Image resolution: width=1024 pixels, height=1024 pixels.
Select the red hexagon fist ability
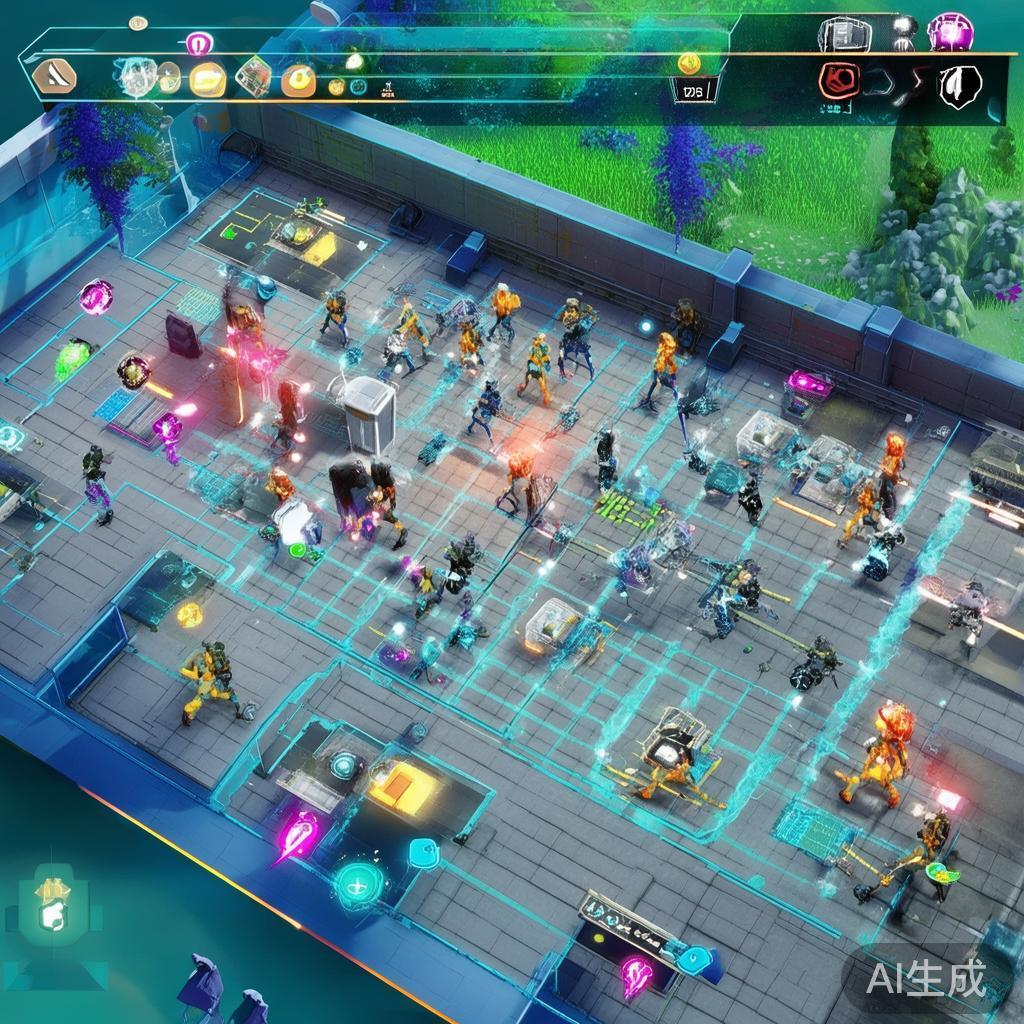[x=838, y=81]
